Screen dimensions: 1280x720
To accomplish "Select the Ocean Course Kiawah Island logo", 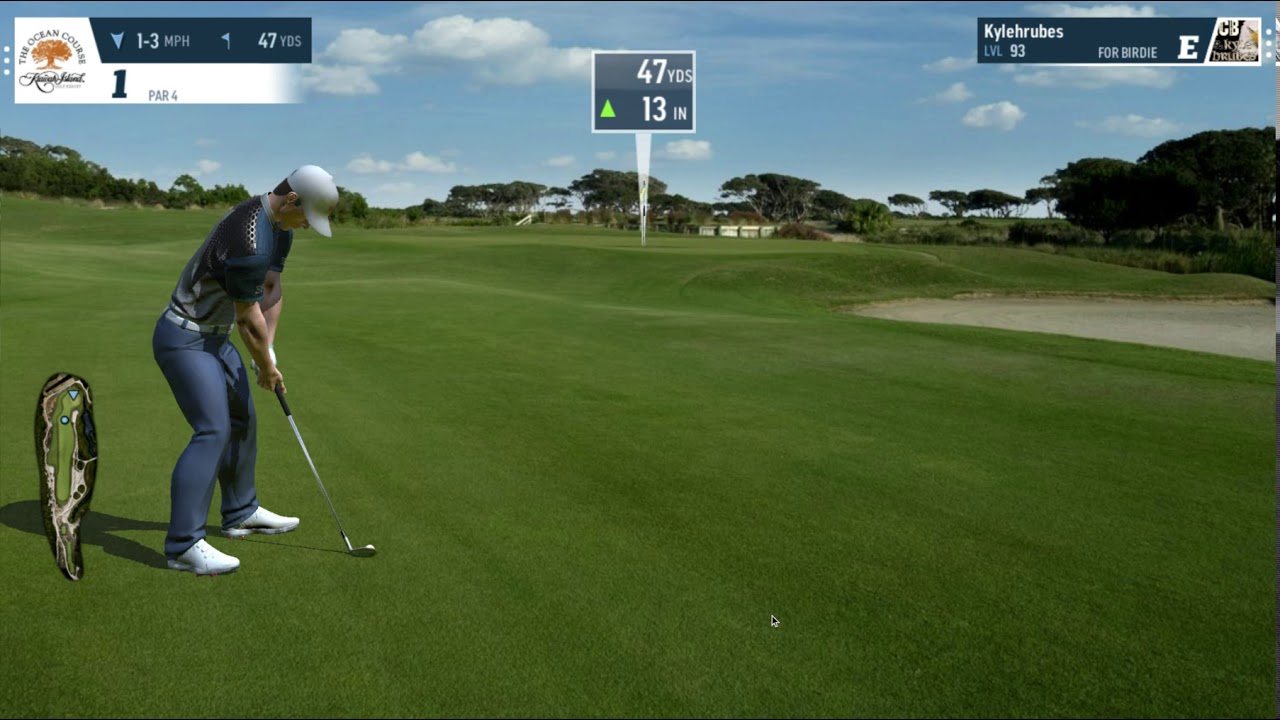I will (x=52, y=60).
